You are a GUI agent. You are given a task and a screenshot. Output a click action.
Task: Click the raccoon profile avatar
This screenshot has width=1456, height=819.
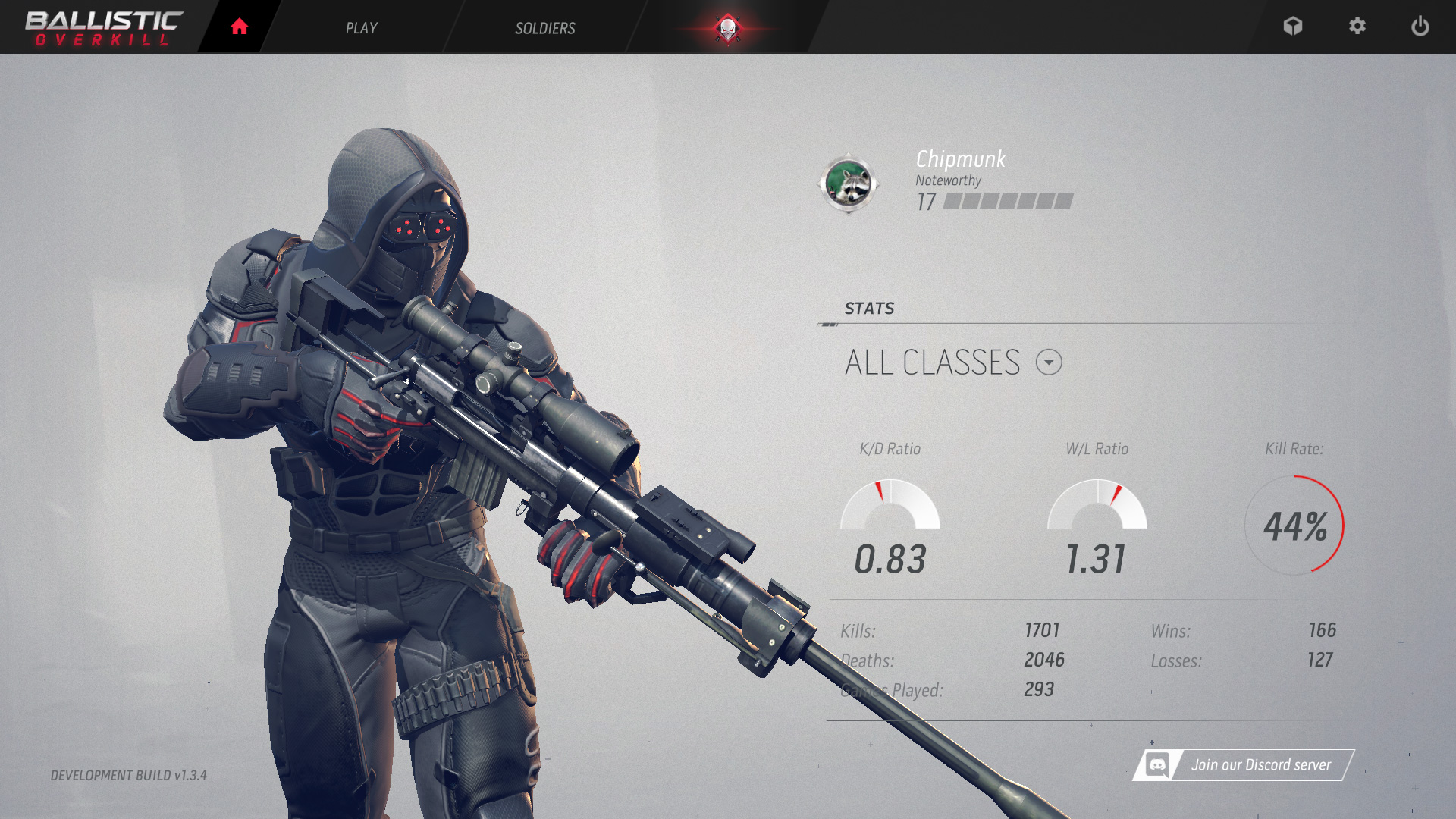point(848,184)
